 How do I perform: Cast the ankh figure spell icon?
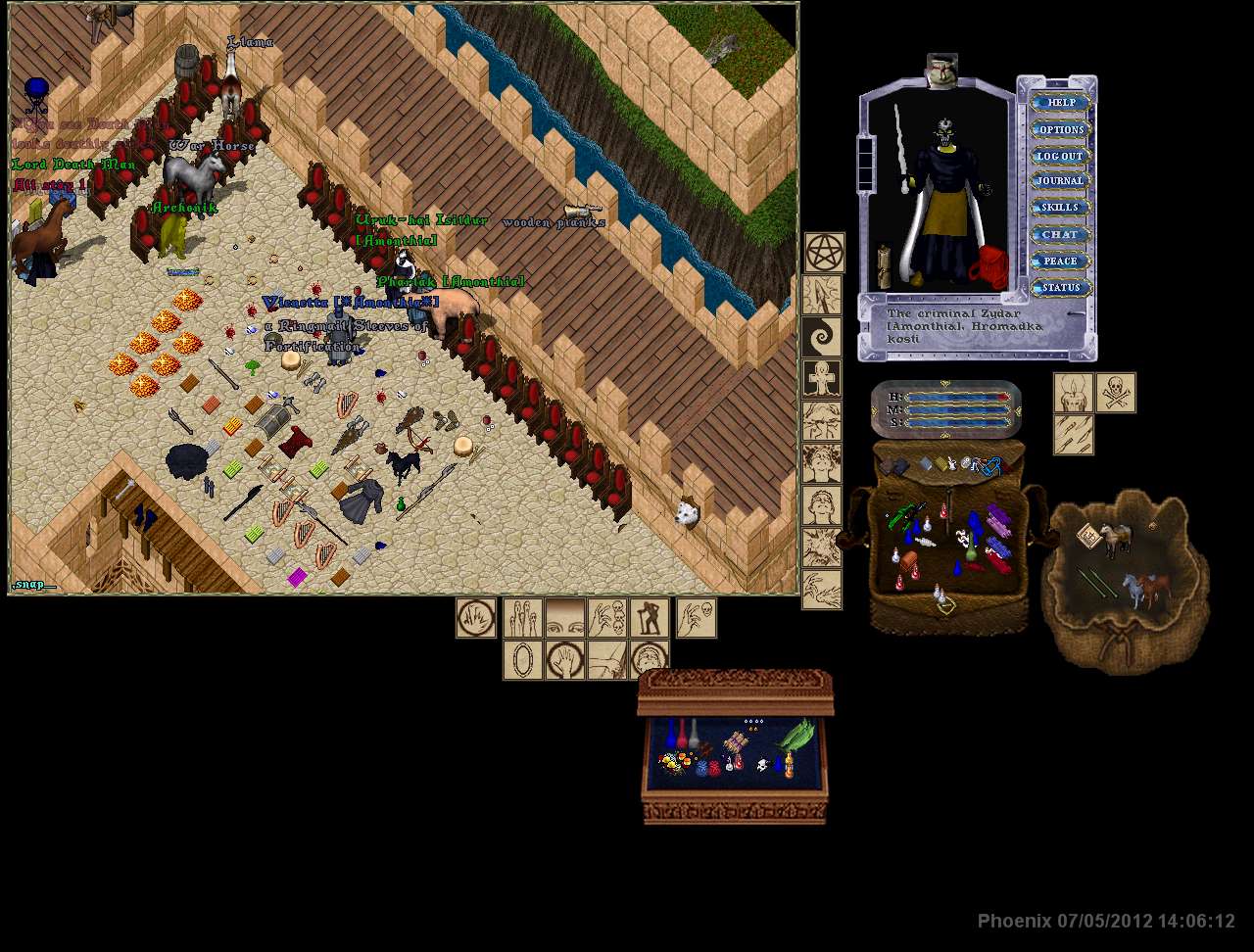click(x=821, y=378)
